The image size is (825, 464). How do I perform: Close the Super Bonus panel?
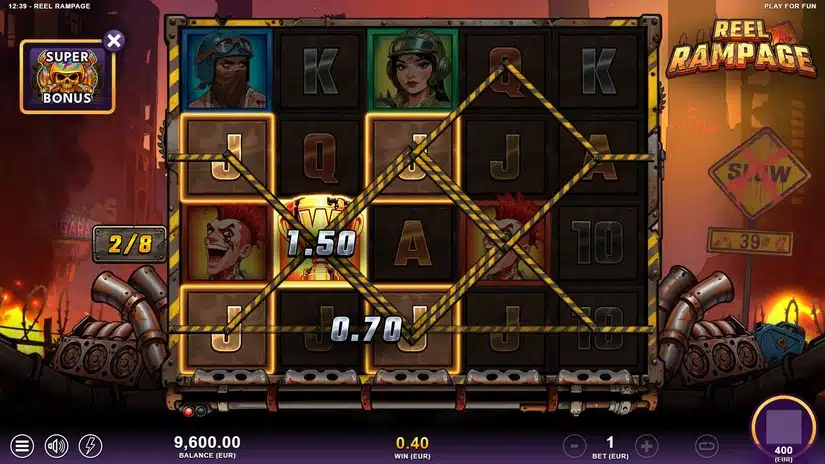(114, 41)
